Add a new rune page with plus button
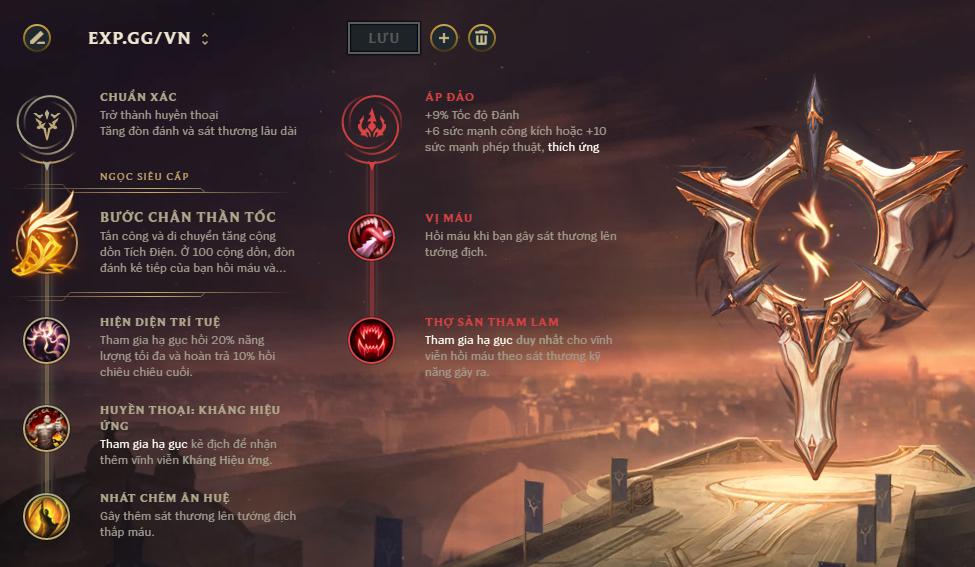The height and width of the screenshot is (567, 975). pos(444,38)
